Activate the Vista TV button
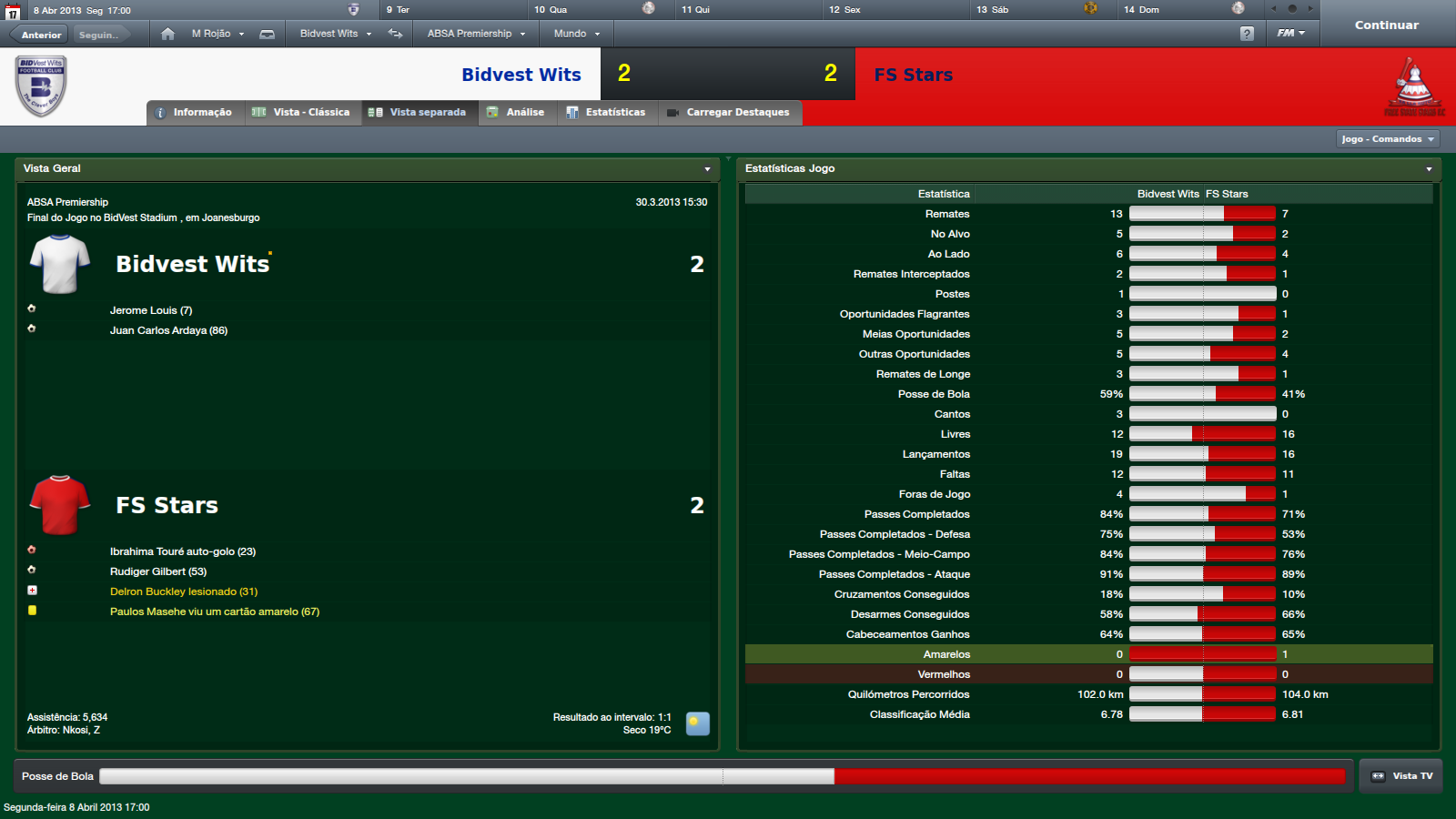Viewport: 1456px width, 819px height. click(1401, 776)
